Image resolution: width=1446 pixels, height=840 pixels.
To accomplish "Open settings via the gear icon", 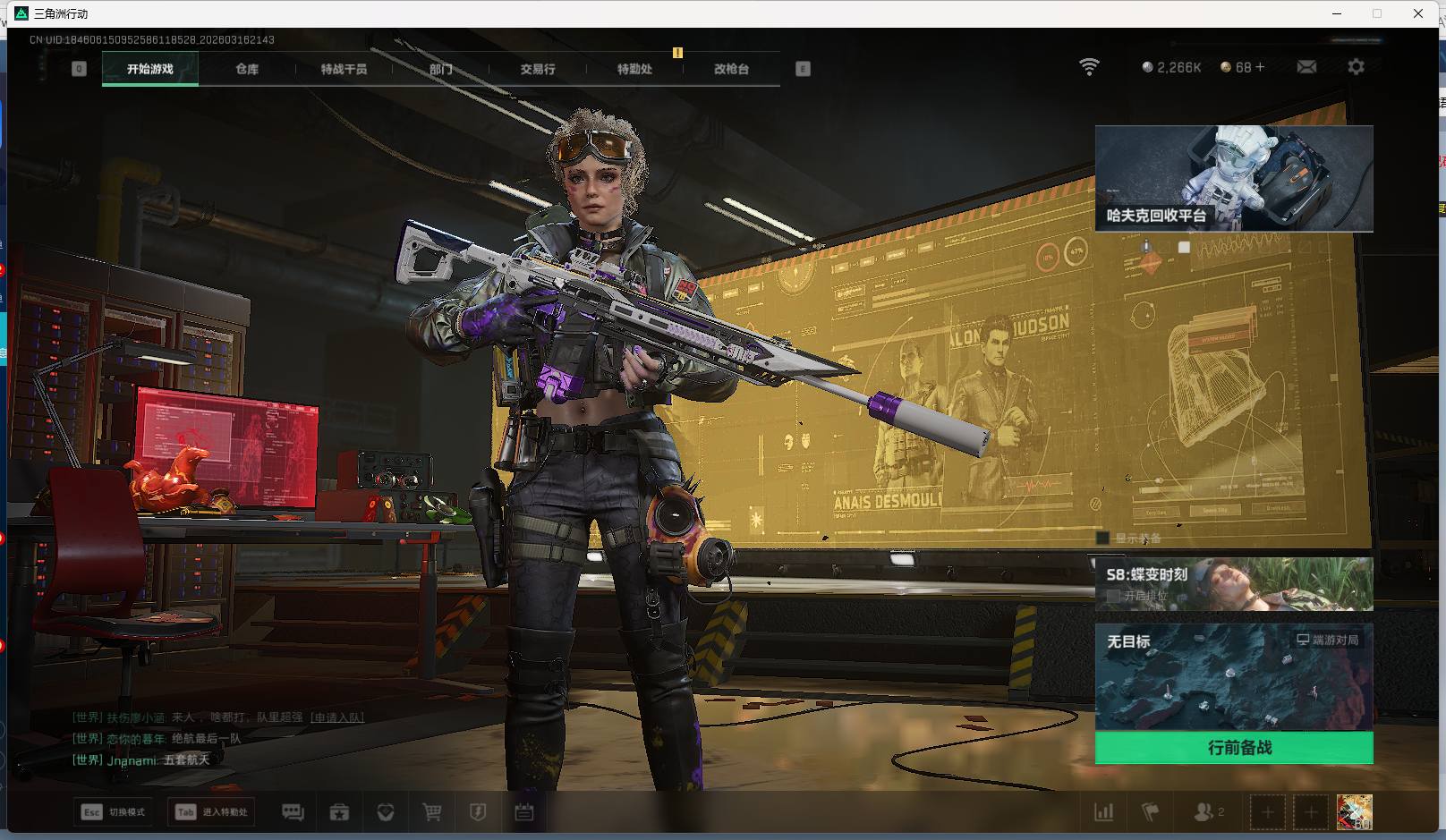I will click(x=1356, y=67).
